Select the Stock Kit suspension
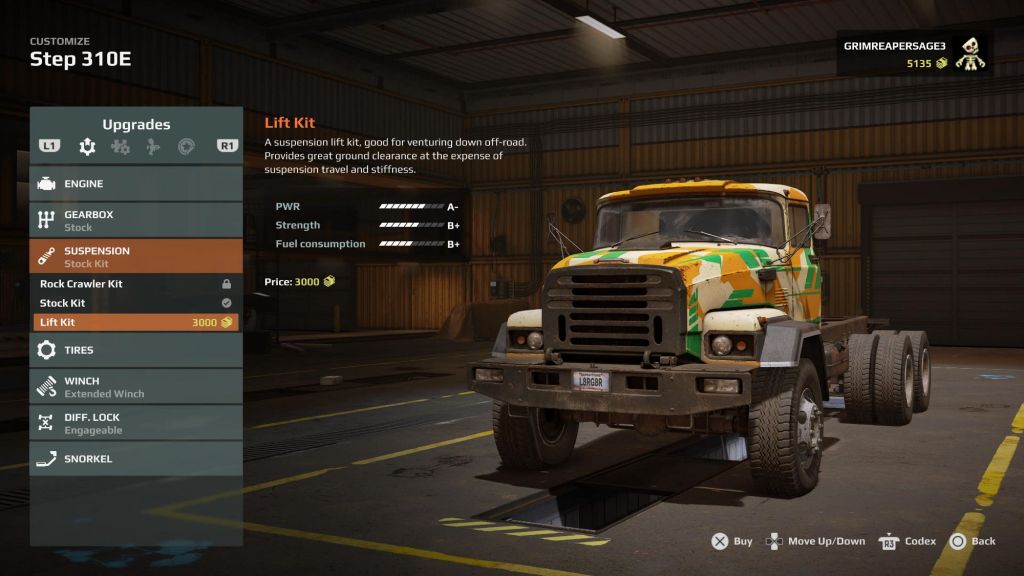Viewport: 1024px width, 576px height. click(x=136, y=303)
